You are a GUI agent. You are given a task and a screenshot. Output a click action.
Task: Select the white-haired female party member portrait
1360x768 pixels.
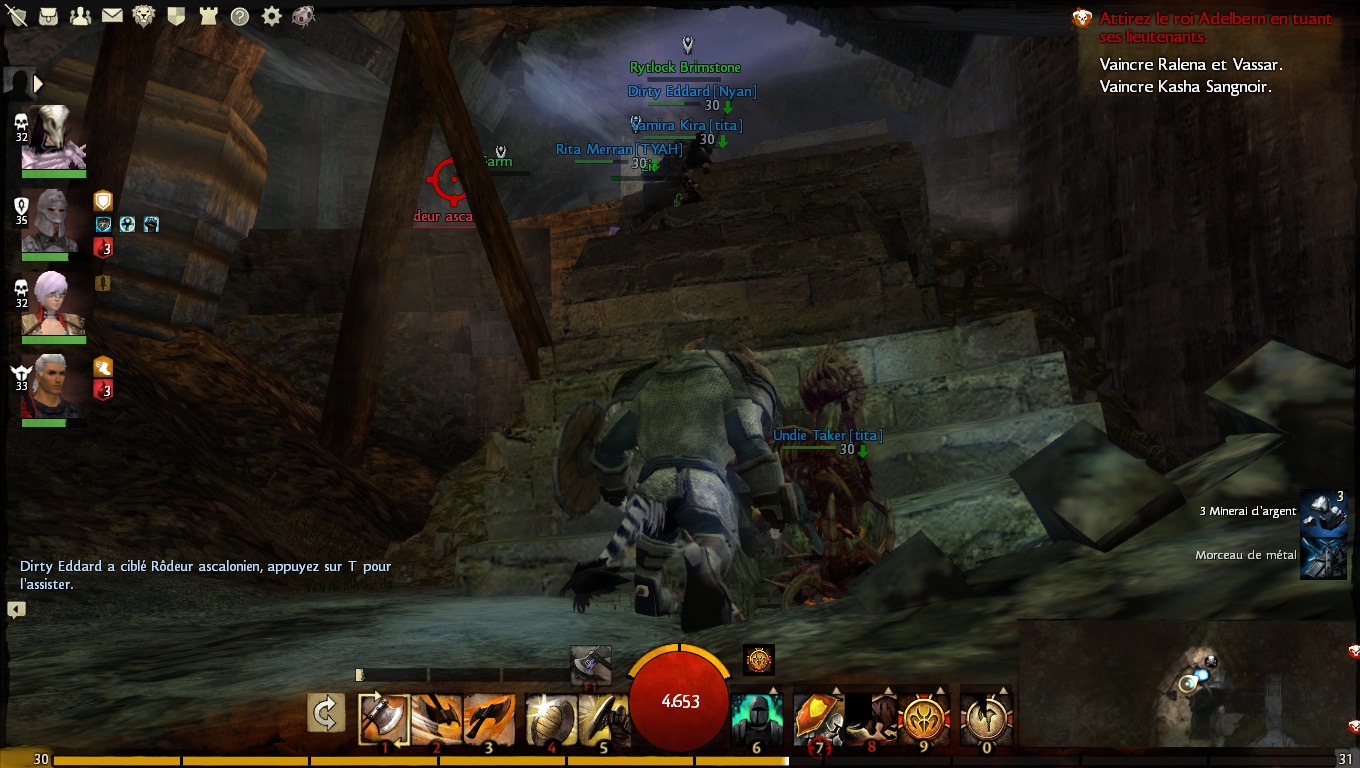[53, 304]
